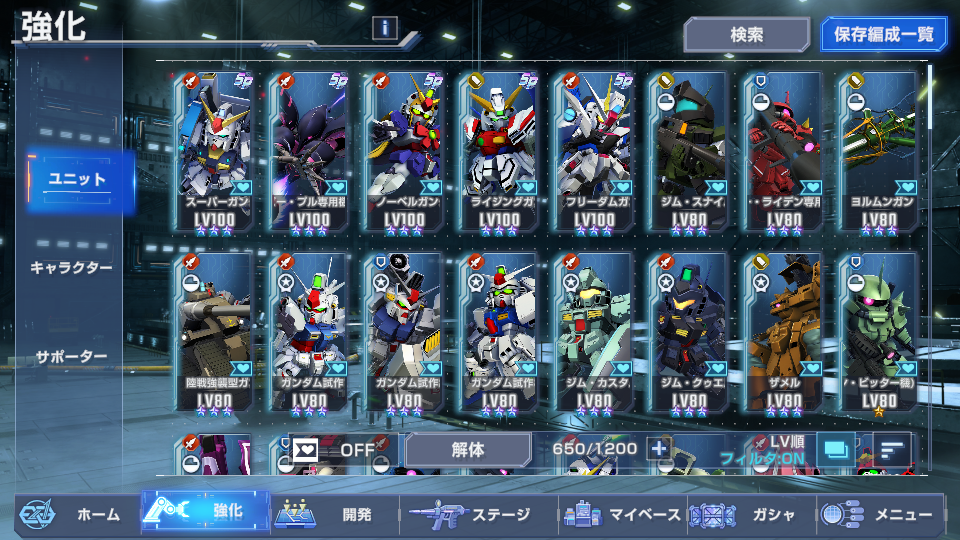Screen dimensions: 960x540
Task: Open the 検索 search button
Action: [x=746, y=34]
